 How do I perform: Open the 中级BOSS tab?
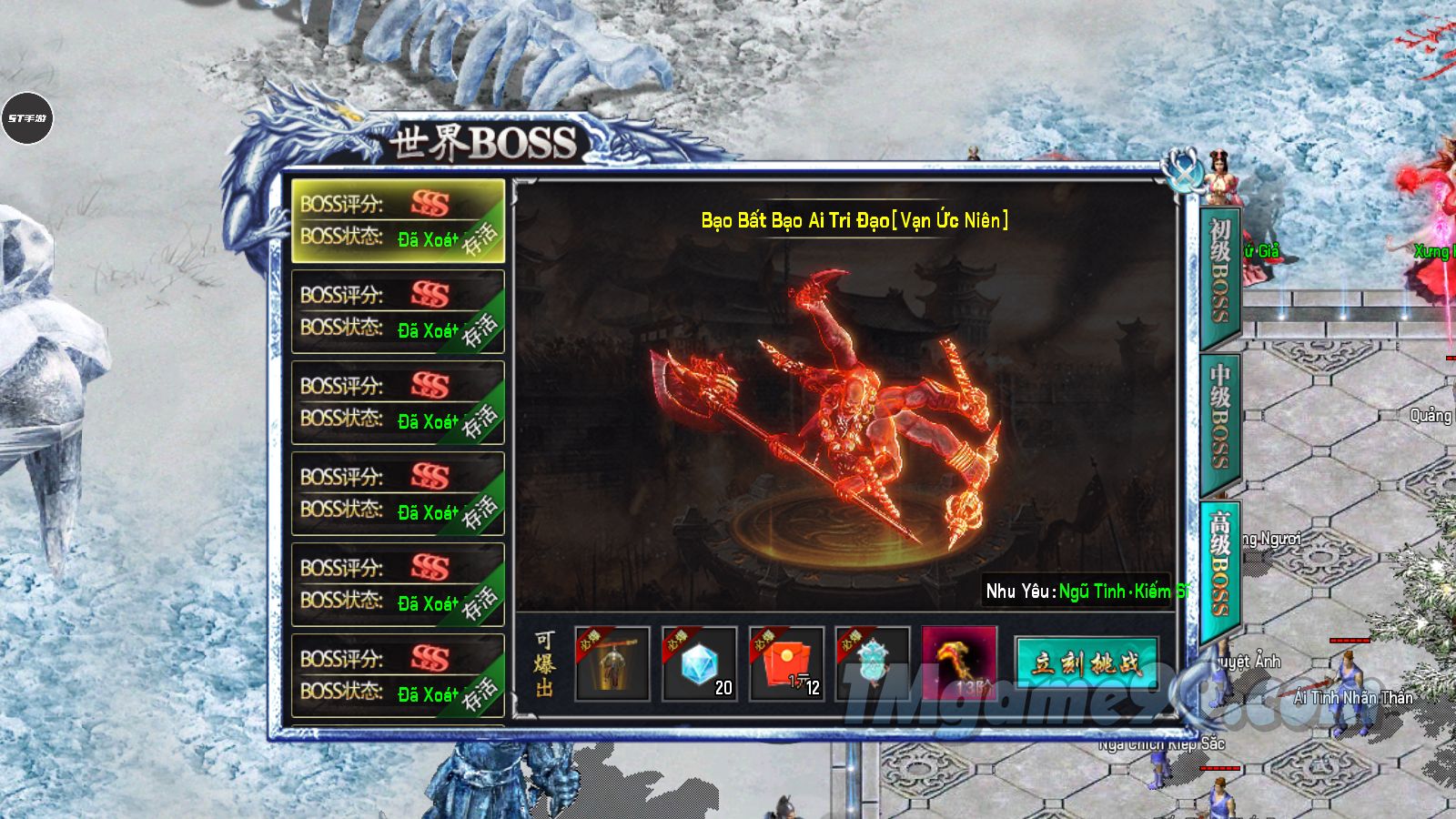[x=1220, y=415]
